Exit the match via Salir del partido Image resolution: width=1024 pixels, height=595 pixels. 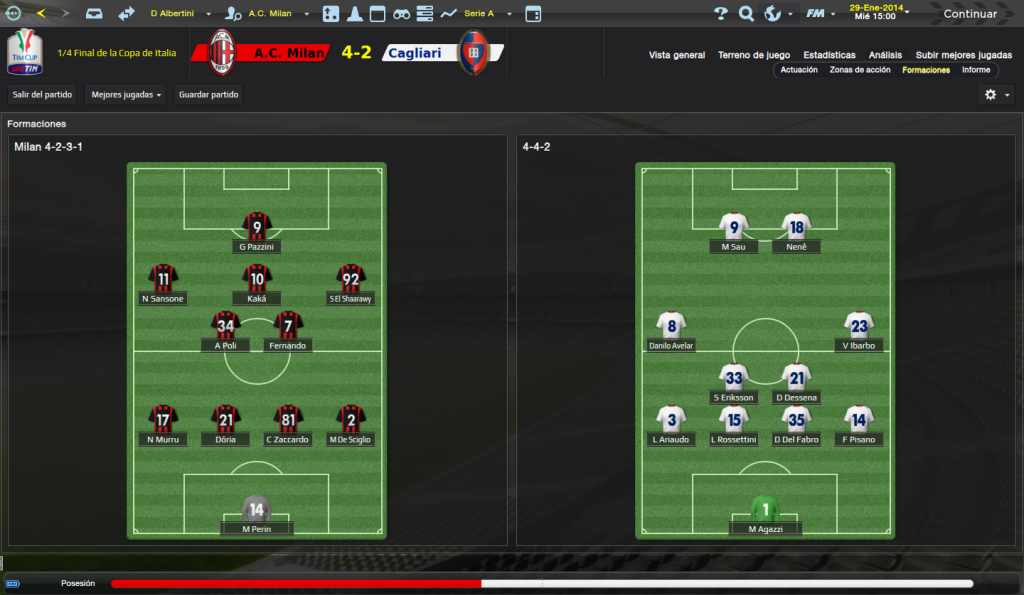pos(42,95)
